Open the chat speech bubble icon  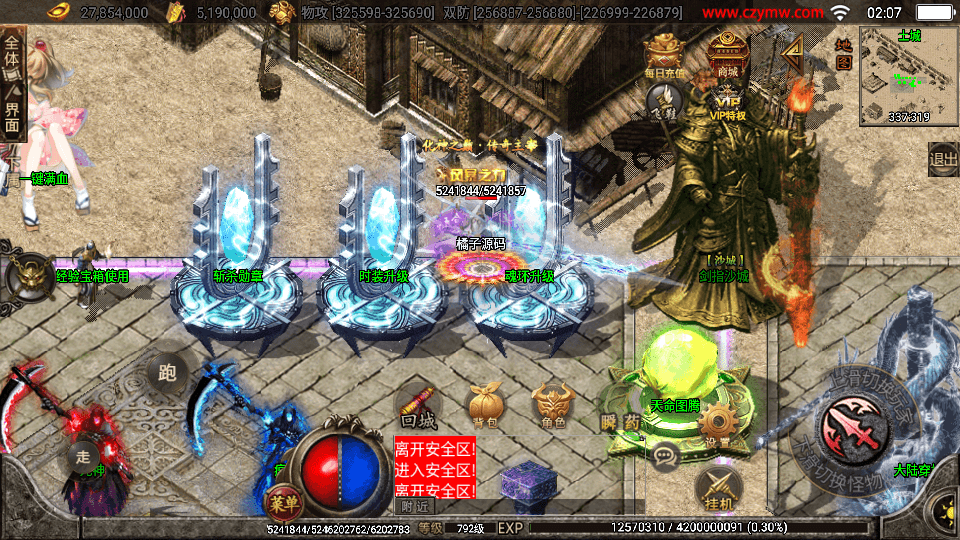[664, 457]
